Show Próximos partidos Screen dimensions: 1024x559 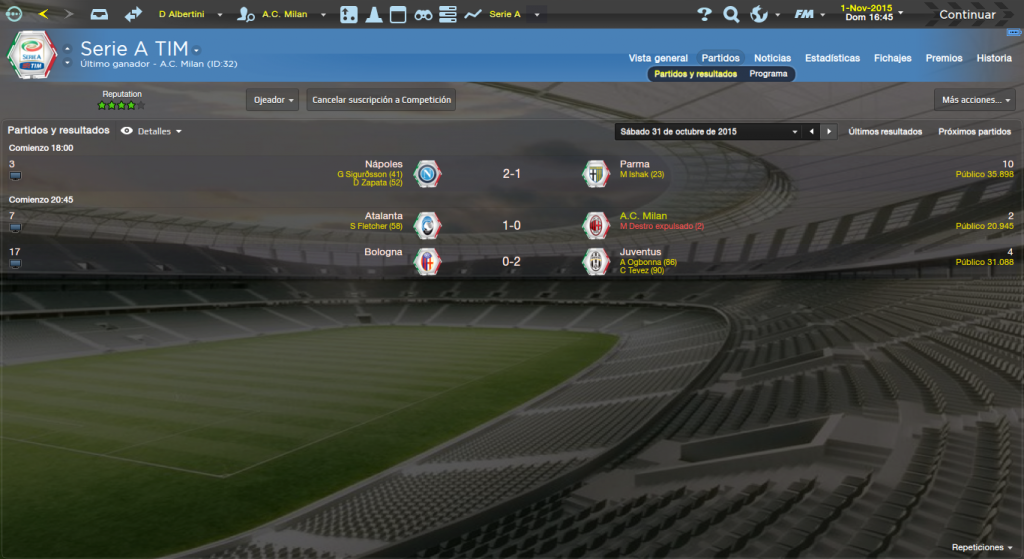click(974, 132)
